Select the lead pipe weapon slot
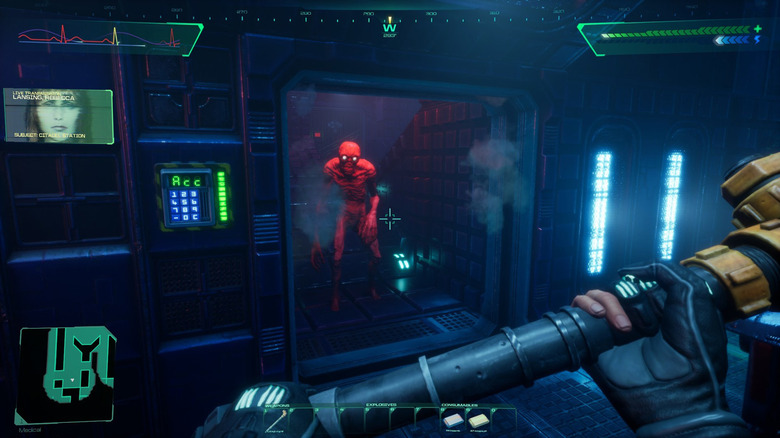Viewport: 780px width, 438px height. point(273,422)
